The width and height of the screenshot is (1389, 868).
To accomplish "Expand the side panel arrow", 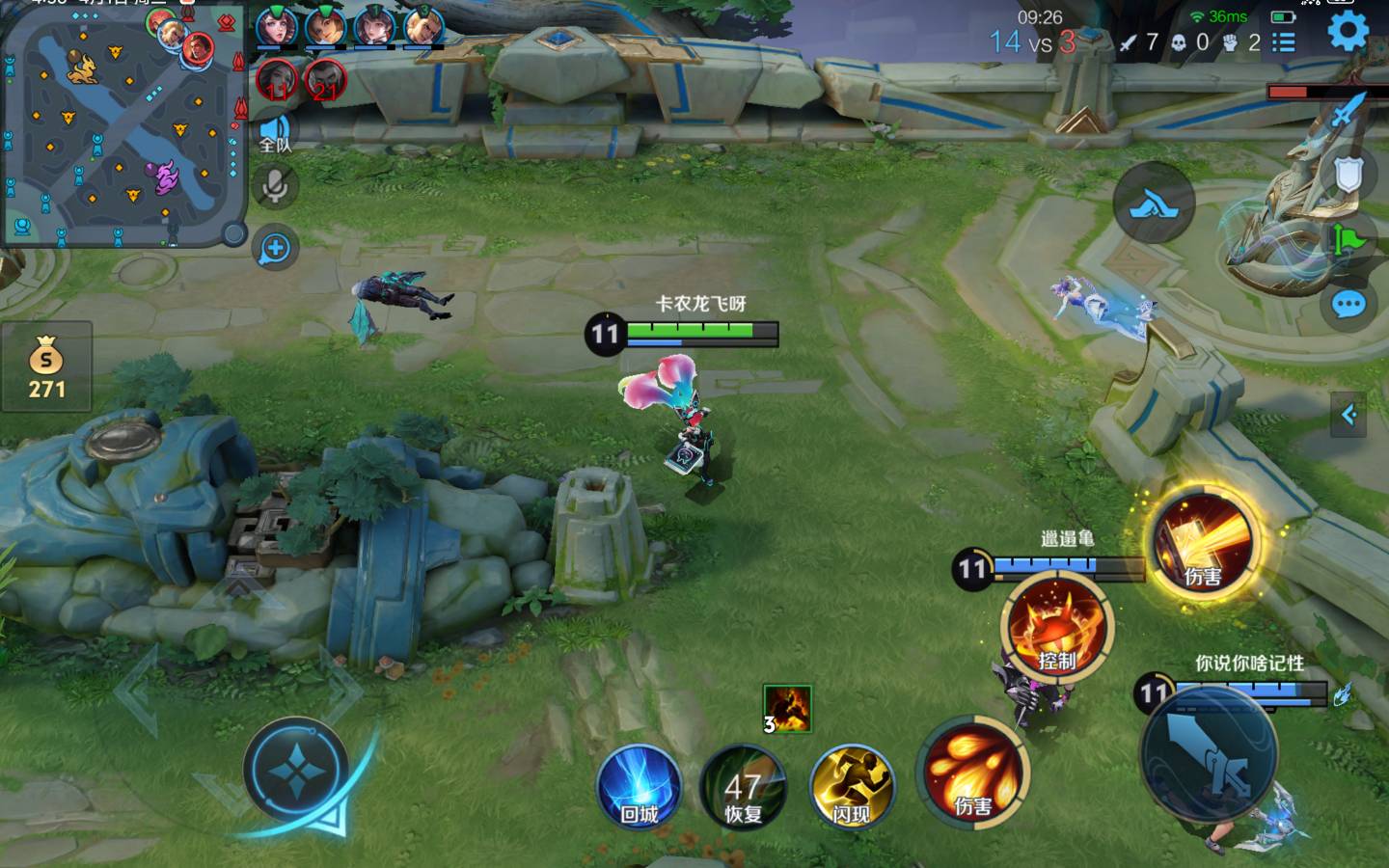I will tap(1348, 415).
